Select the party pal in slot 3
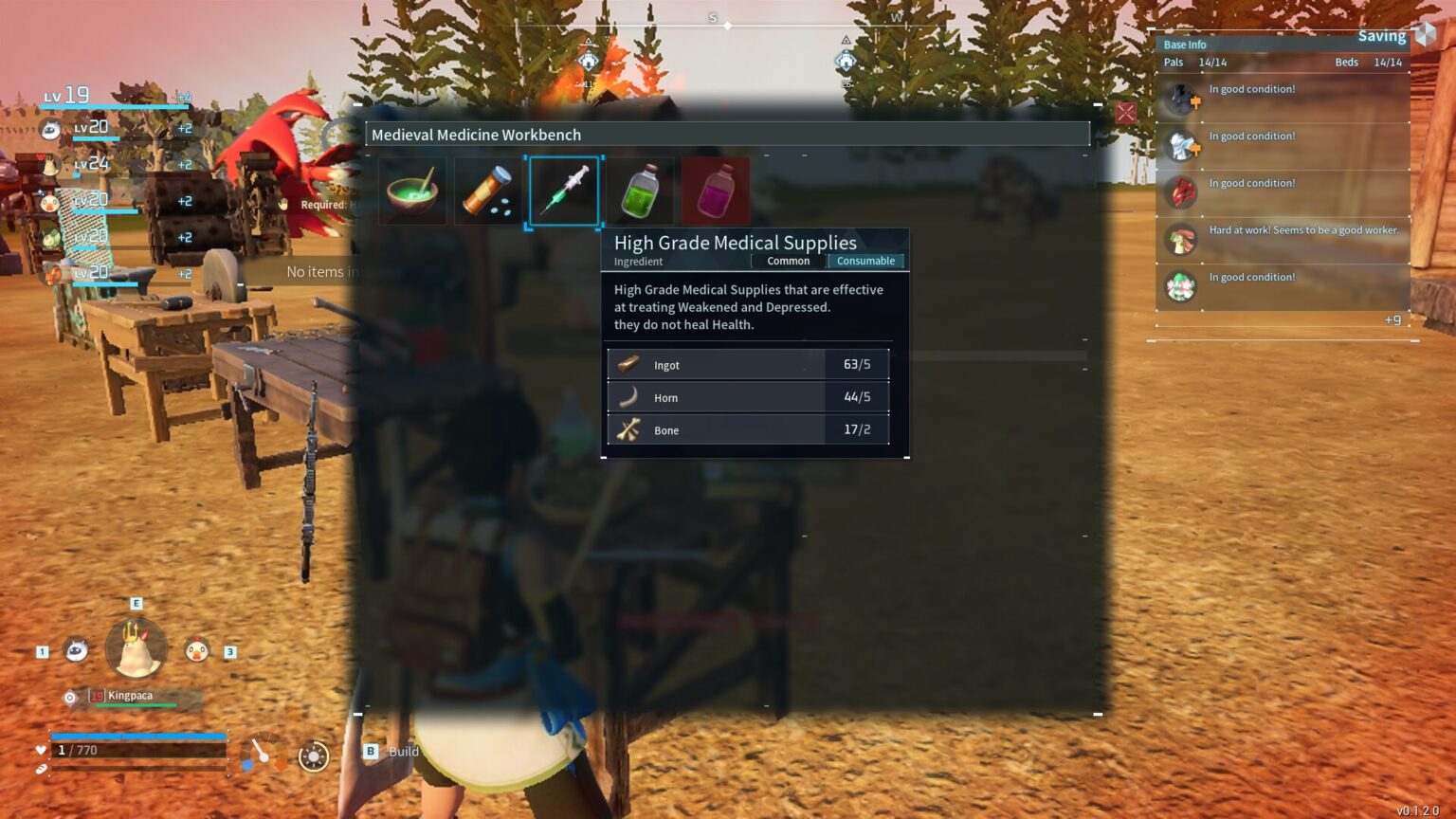 199,649
